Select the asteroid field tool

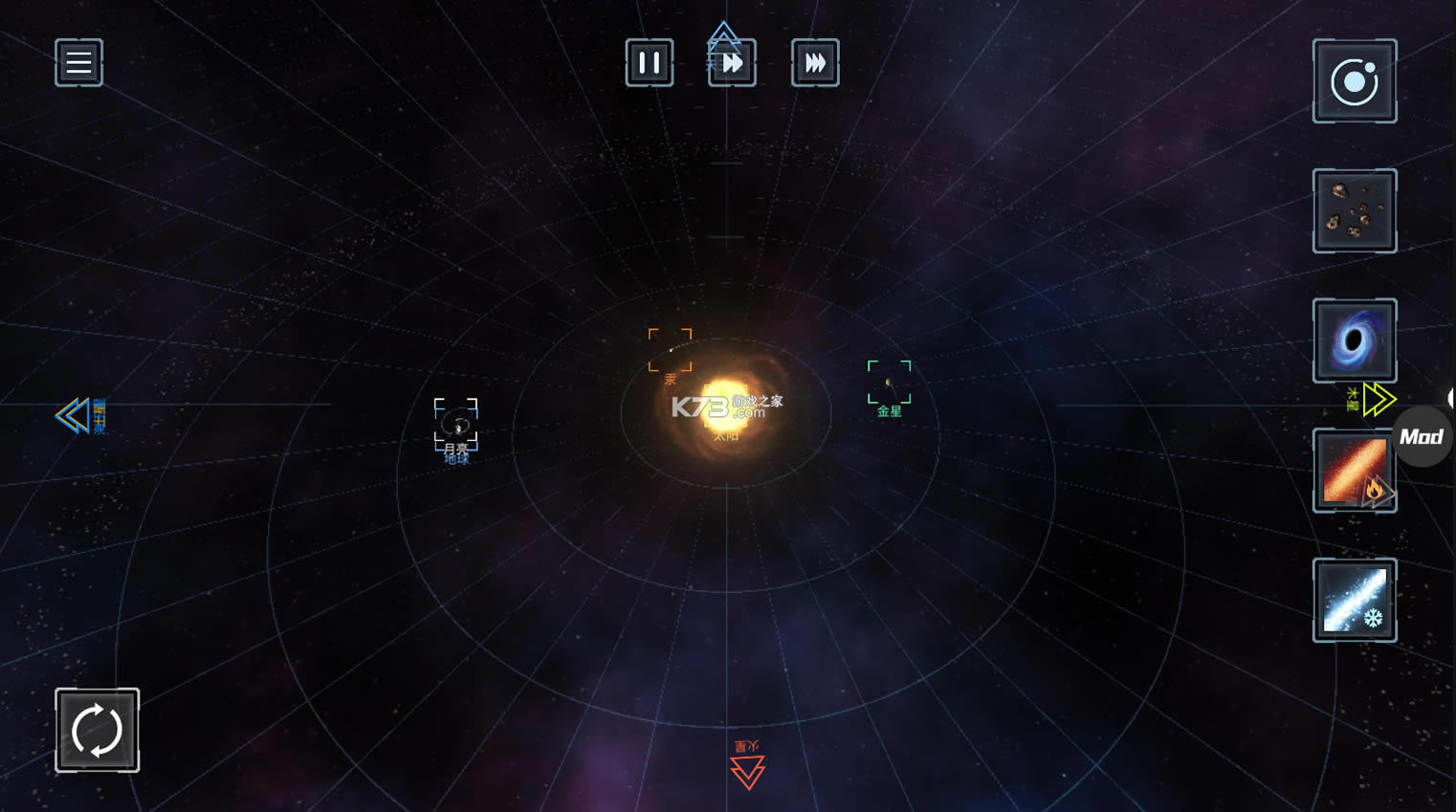1355,211
